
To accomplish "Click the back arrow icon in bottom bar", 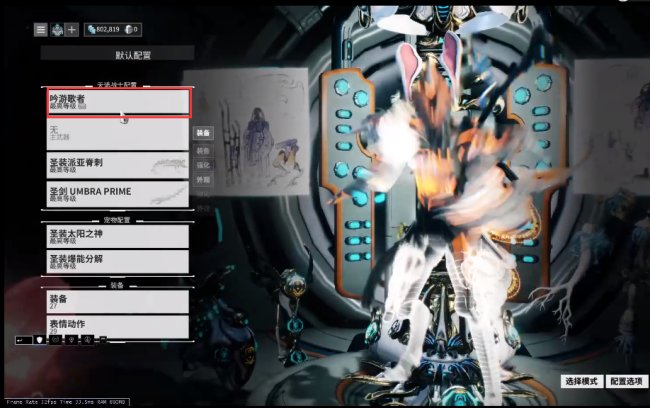I will pyautogui.click(x=23, y=340).
